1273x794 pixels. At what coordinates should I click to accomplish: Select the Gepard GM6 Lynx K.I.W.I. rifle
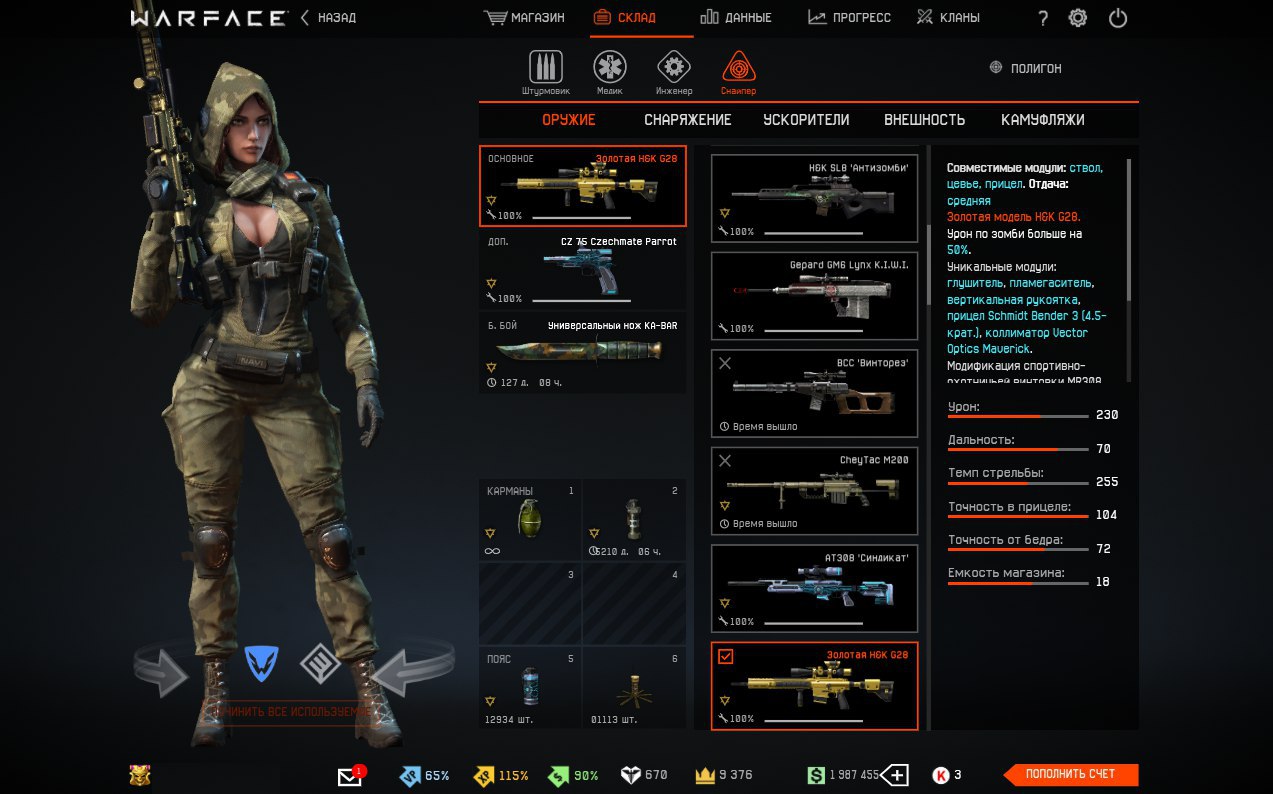coord(814,296)
